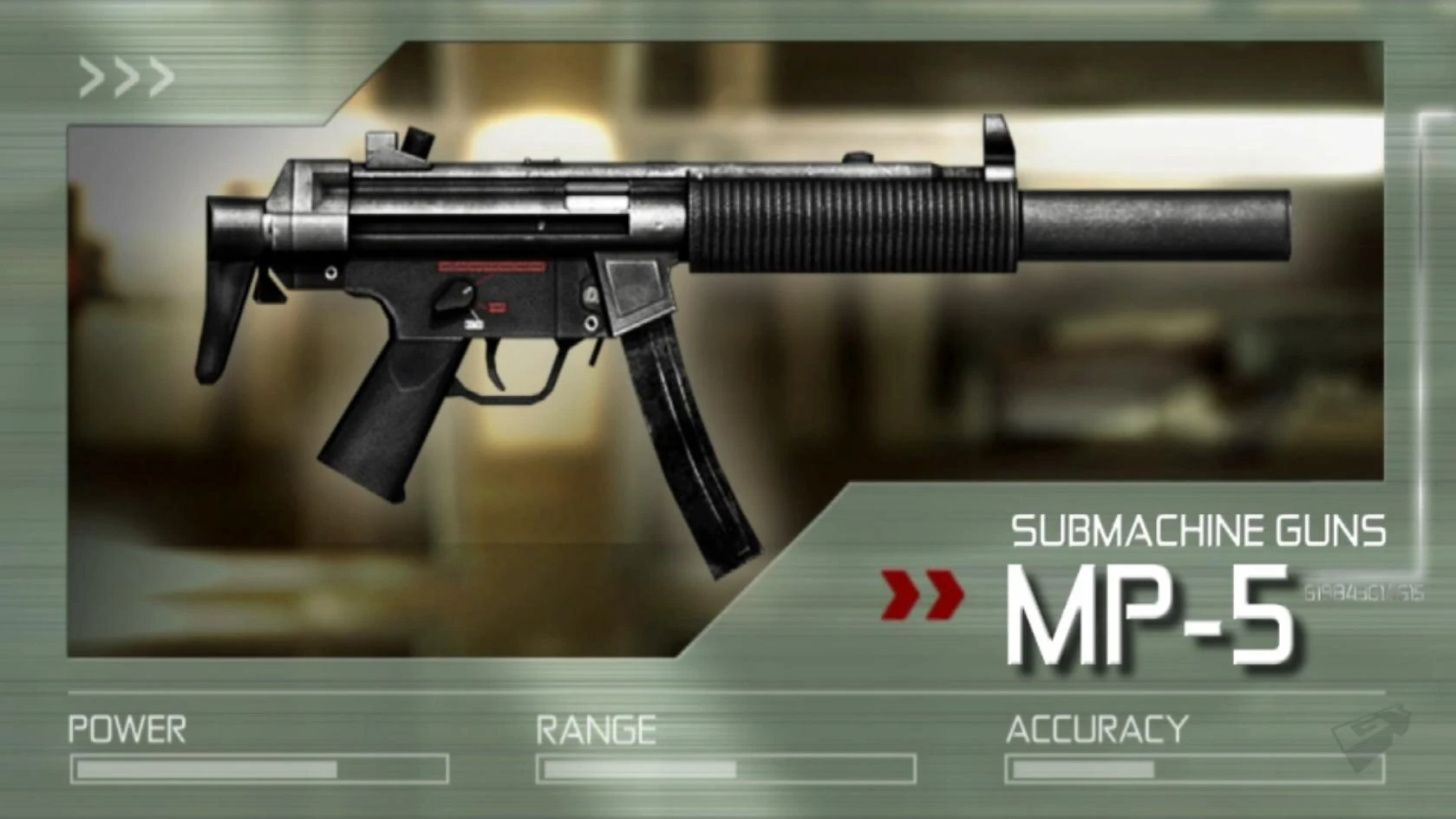Image resolution: width=1456 pixels, height=819 pixels.
Task: Open the next weapon with the red chevrons
Action: (923, 595)
